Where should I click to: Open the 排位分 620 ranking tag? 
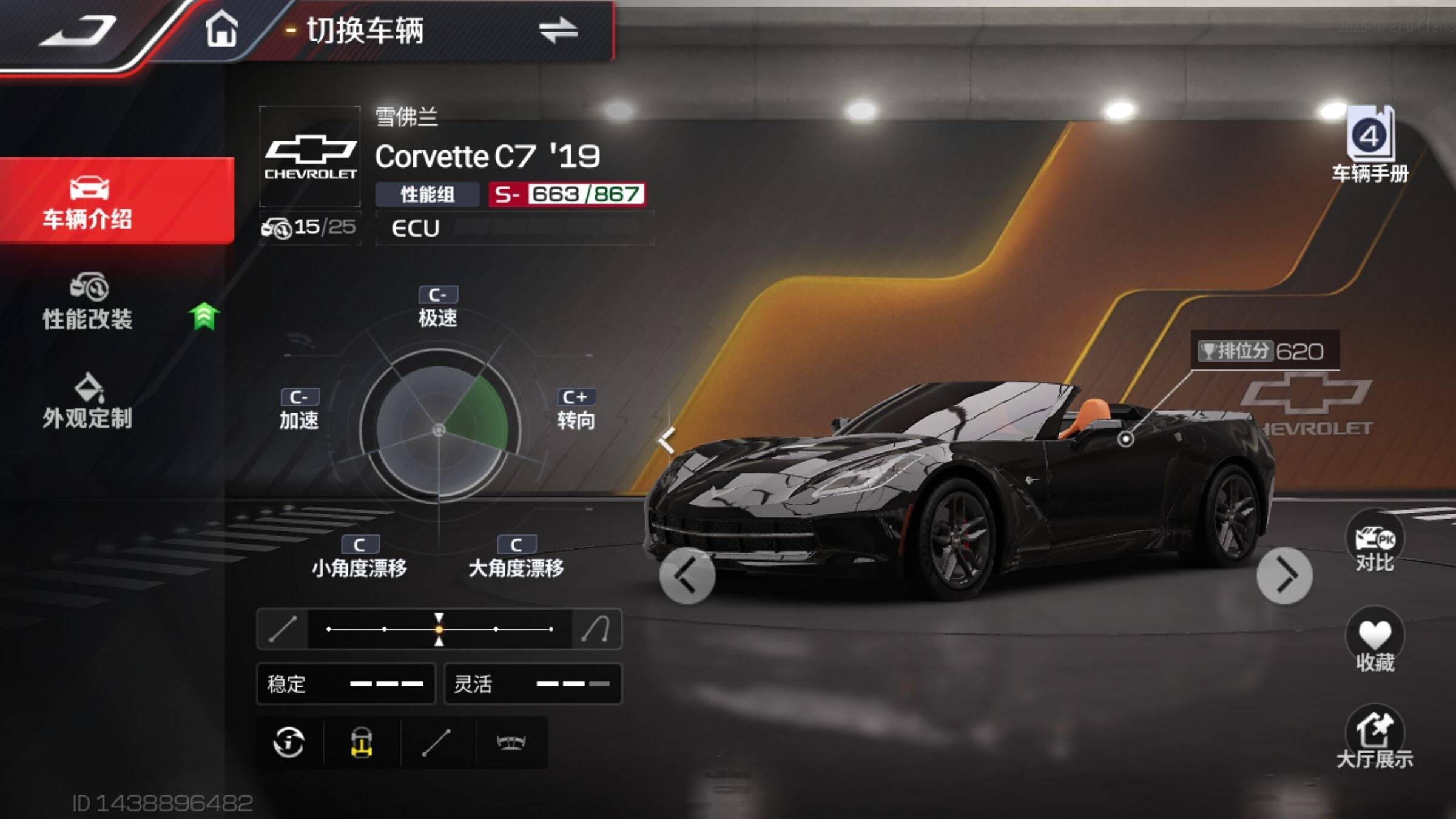pos(1264,351)
